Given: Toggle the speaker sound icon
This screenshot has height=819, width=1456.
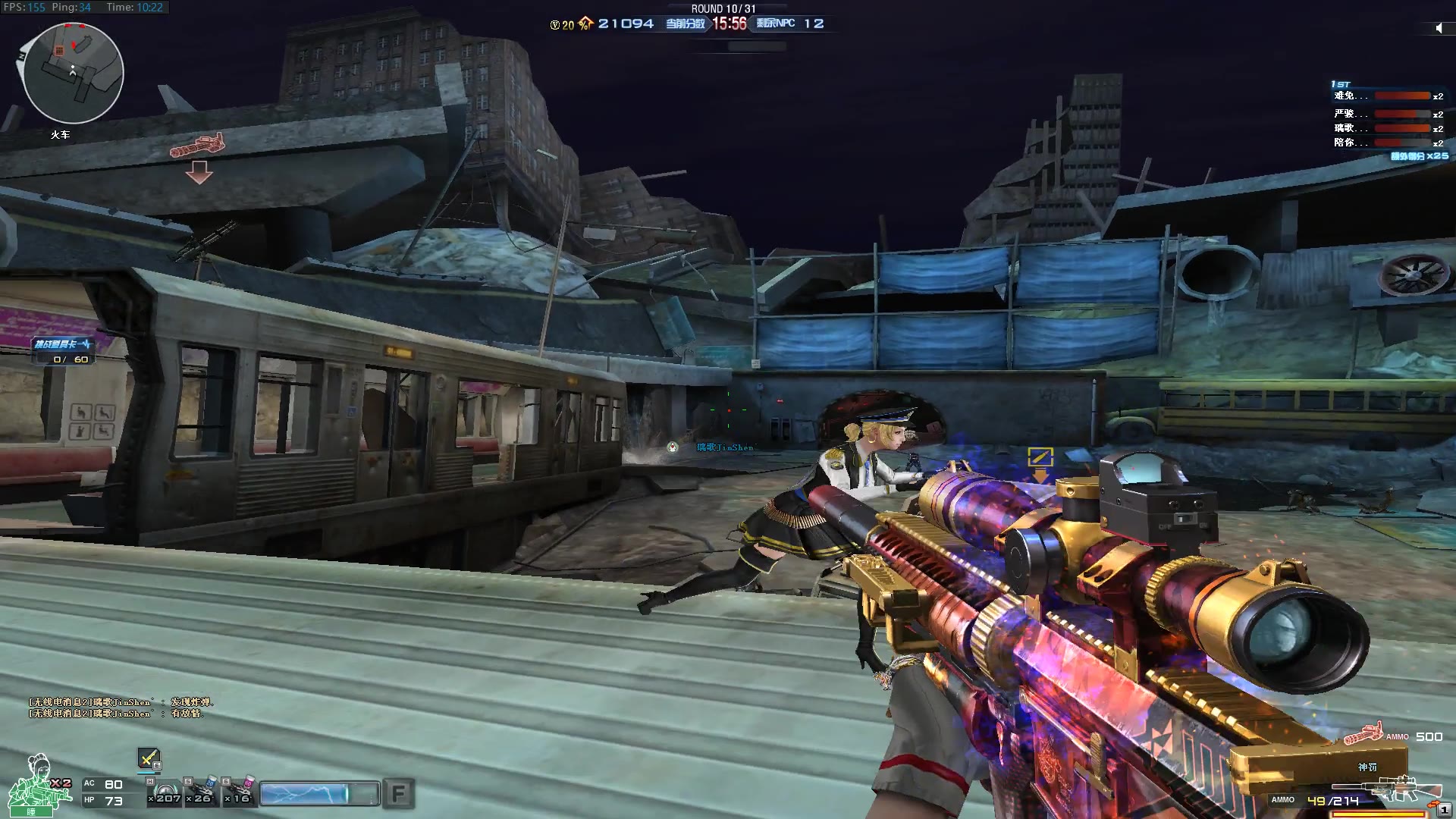Looking at the screenshot, I should (x=1439, y=28).
